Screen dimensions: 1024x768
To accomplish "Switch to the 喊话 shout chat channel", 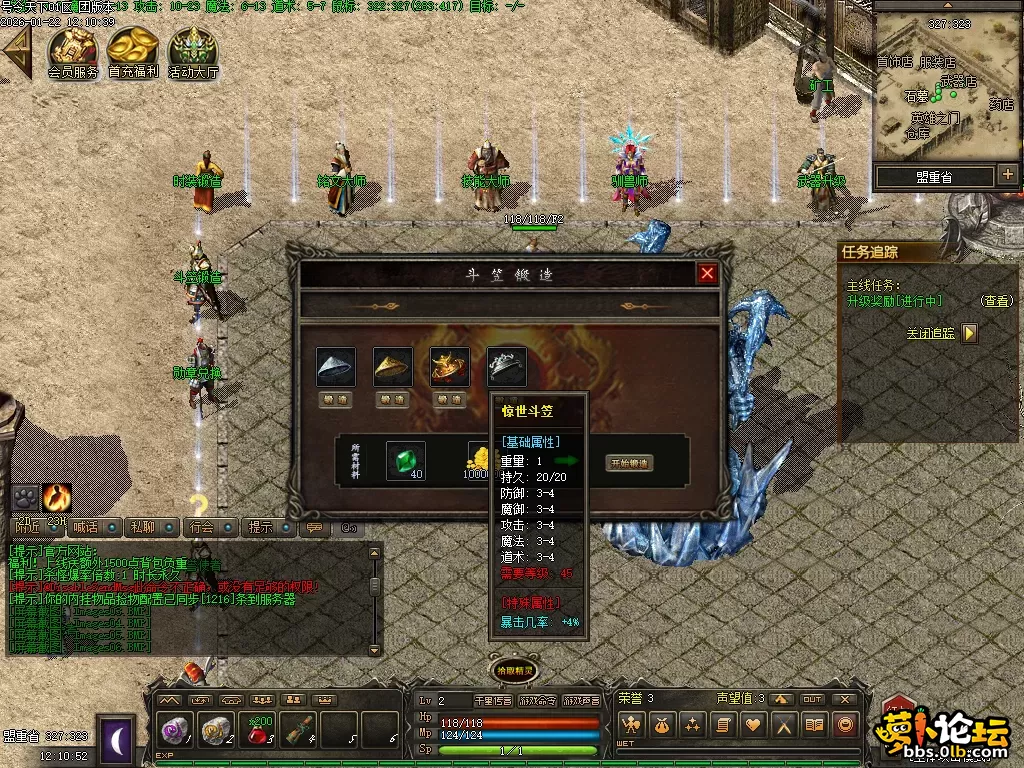I will pos(87,527).
